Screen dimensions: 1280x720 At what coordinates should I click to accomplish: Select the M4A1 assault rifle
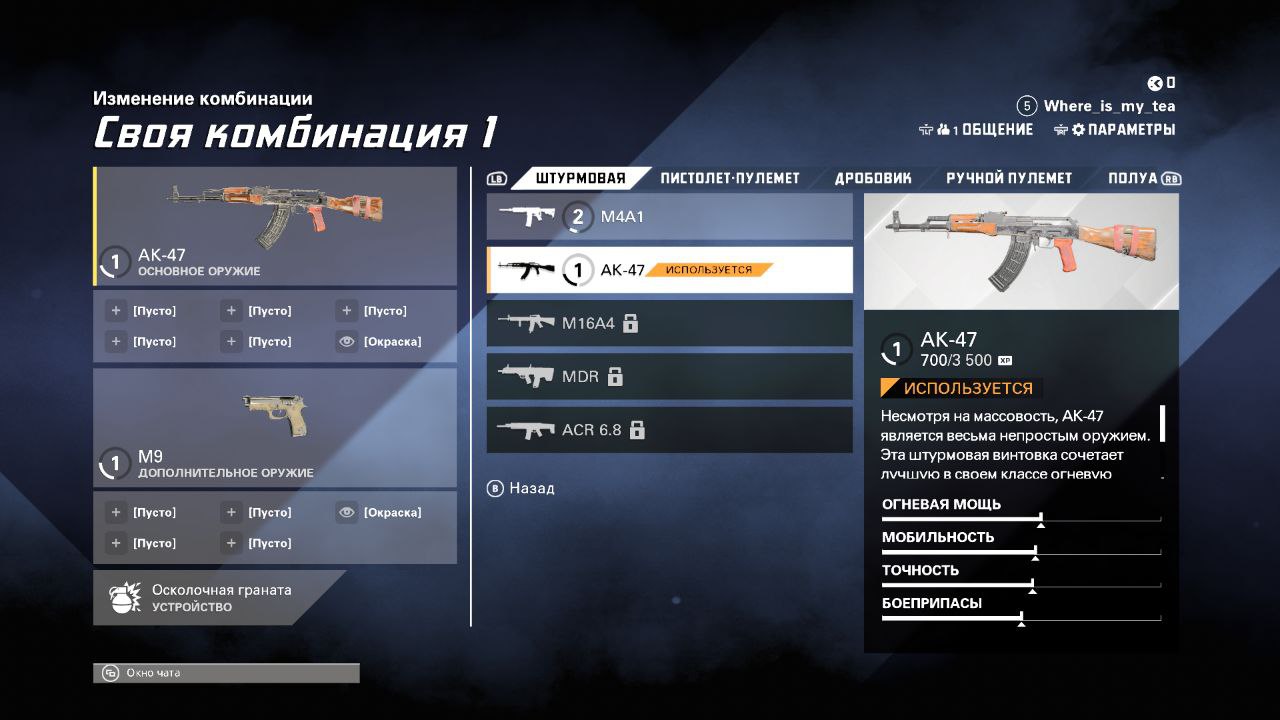tap(669, 216)
